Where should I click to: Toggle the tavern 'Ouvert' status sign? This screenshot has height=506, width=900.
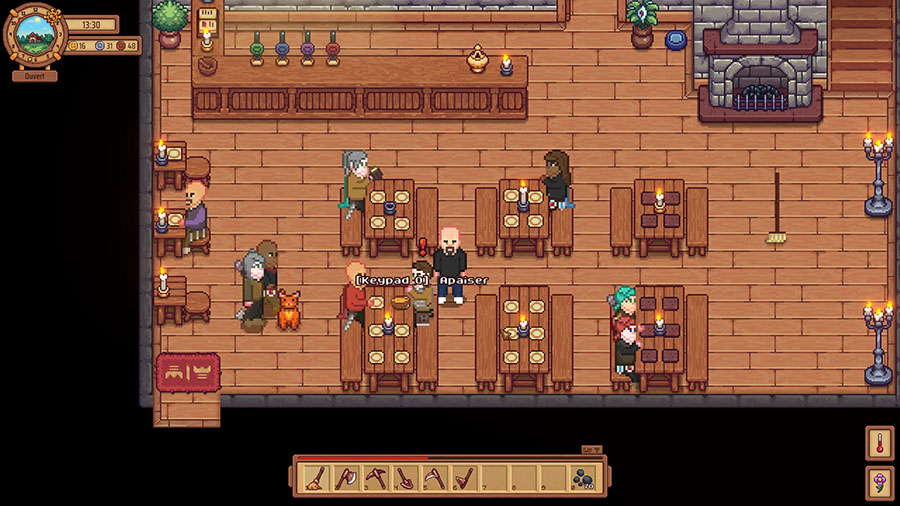[35, 76]
